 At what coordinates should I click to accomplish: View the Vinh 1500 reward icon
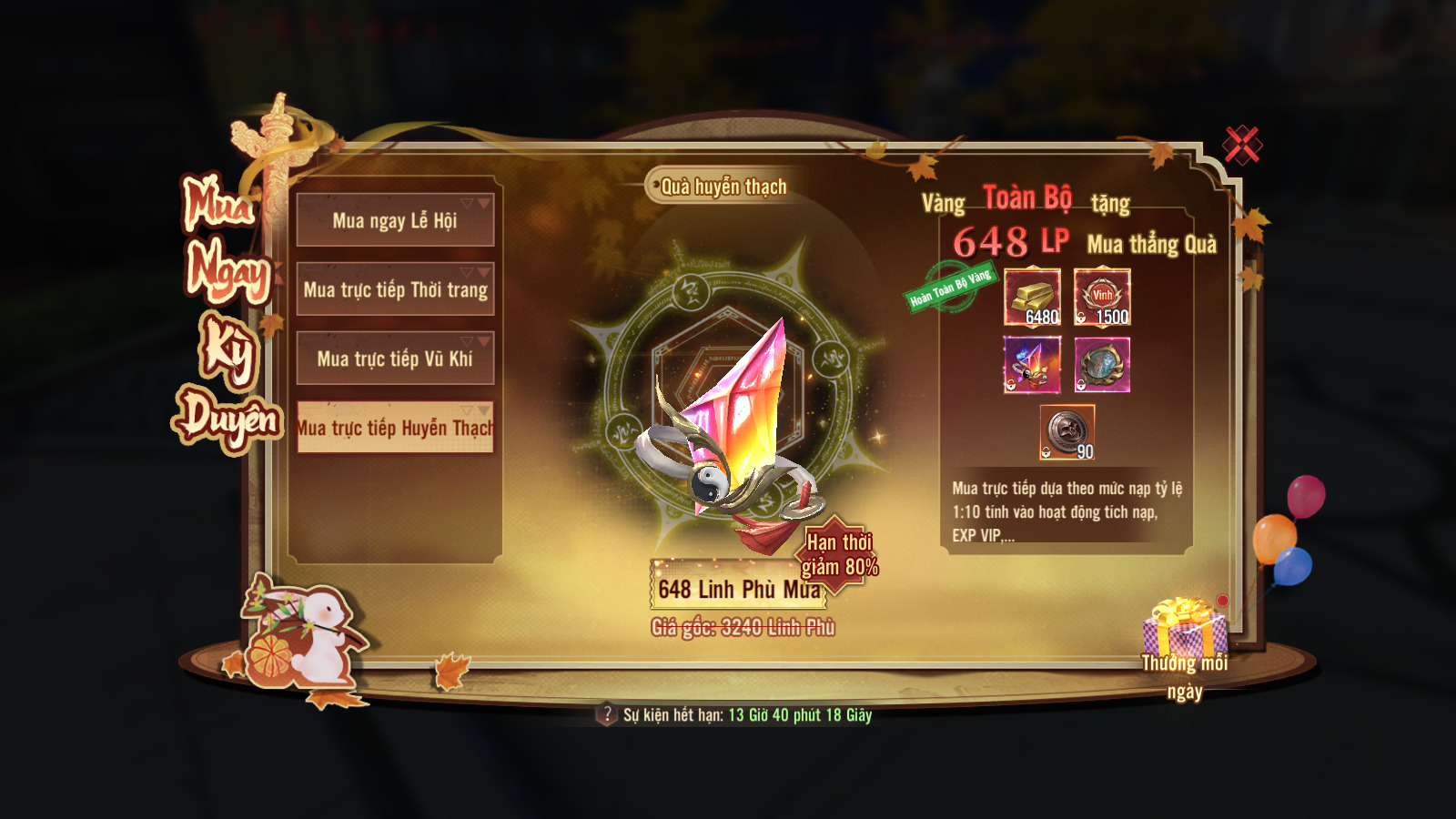point(1102,297)
